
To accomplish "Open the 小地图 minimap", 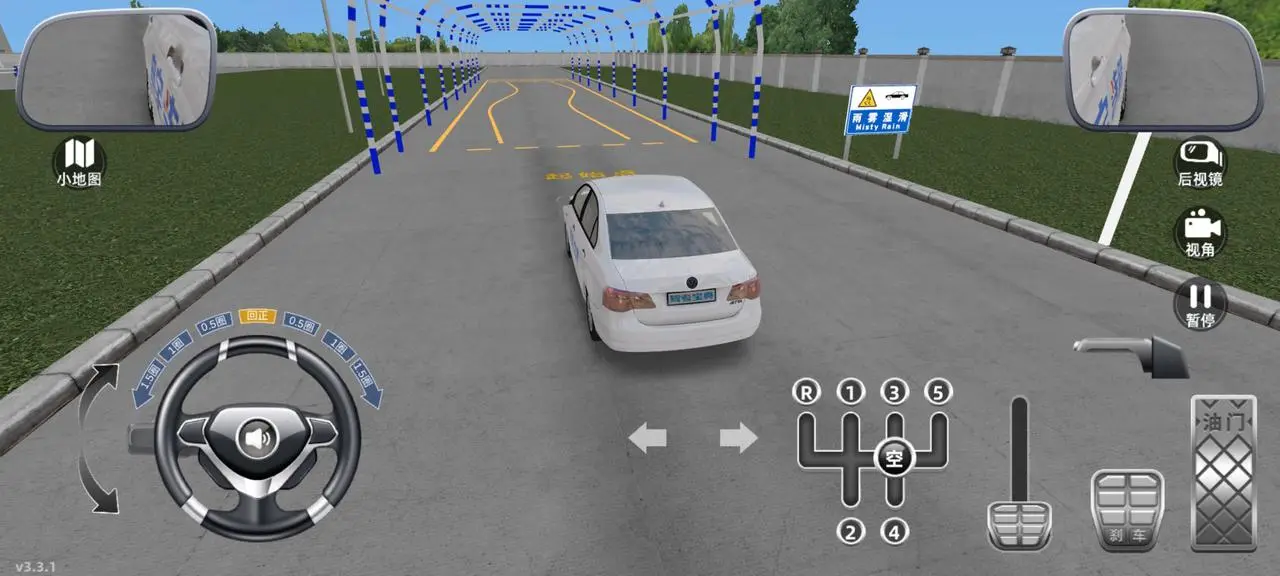I will click(78, 162).
